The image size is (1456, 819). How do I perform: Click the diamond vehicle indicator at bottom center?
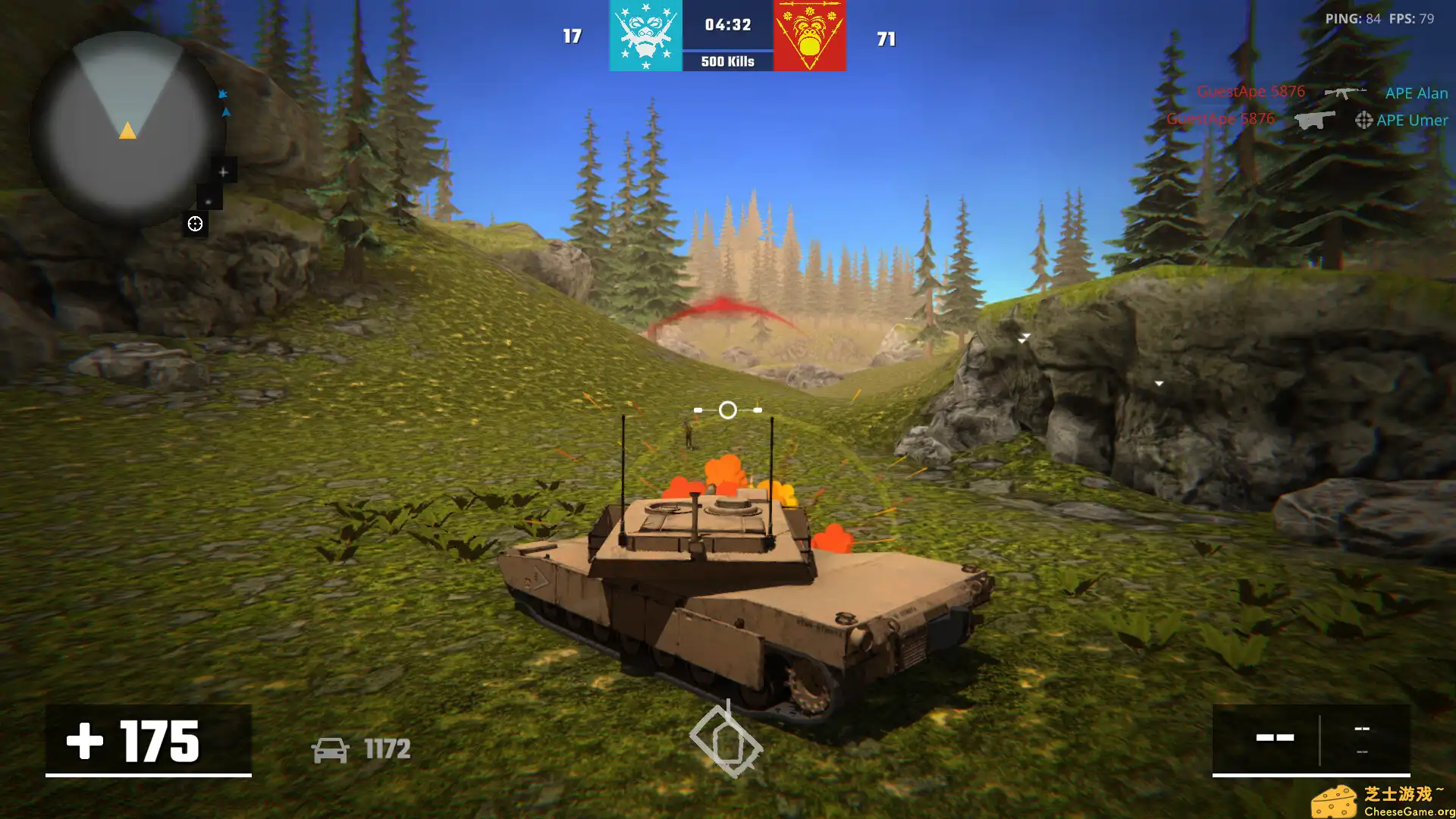(x=728, y=739)
